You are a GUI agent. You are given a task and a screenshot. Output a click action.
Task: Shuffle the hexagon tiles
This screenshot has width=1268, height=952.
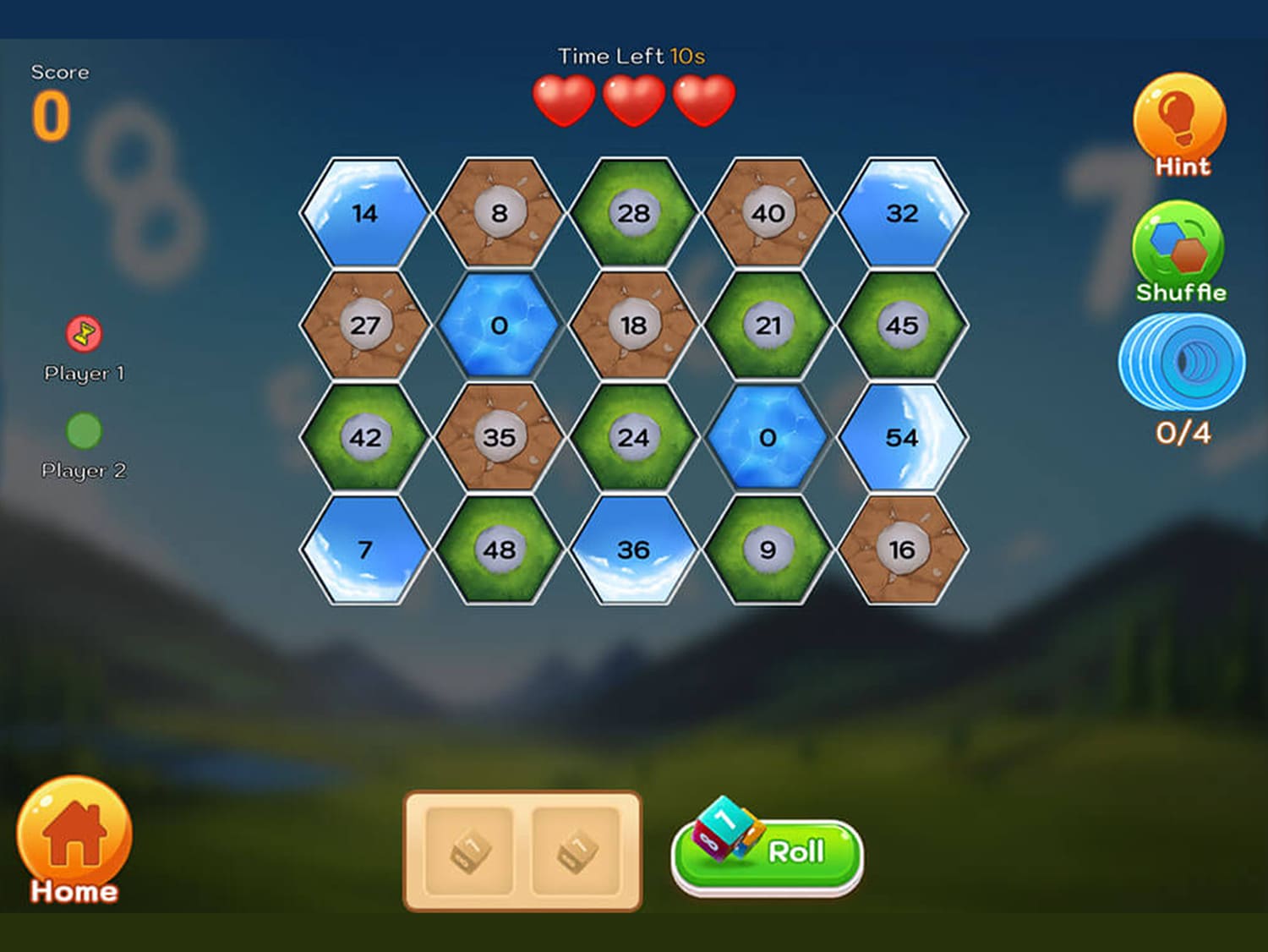1179,250
